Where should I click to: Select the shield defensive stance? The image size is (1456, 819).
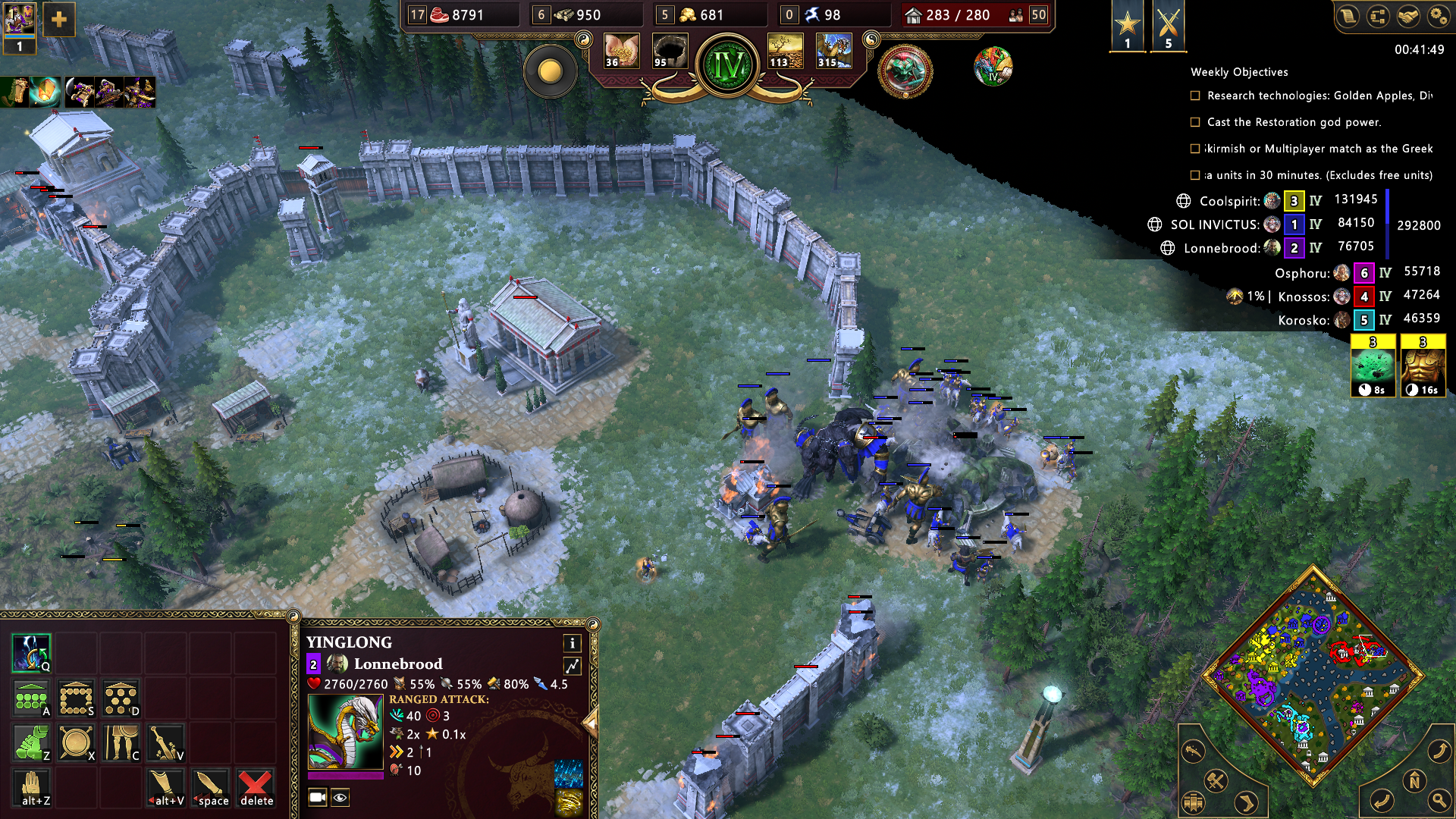point(76,742)
